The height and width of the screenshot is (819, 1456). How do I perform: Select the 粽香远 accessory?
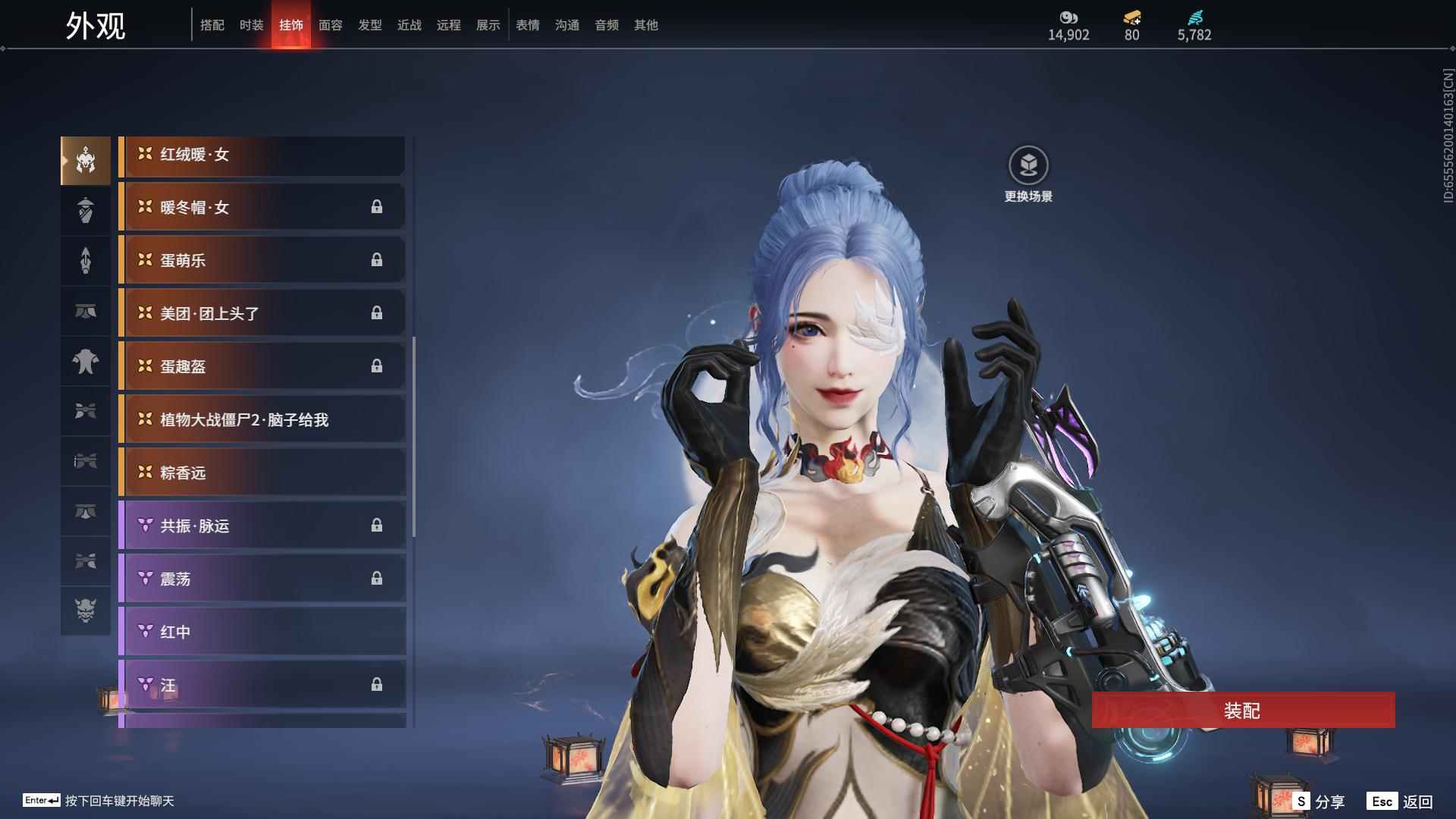pos(262,473)
